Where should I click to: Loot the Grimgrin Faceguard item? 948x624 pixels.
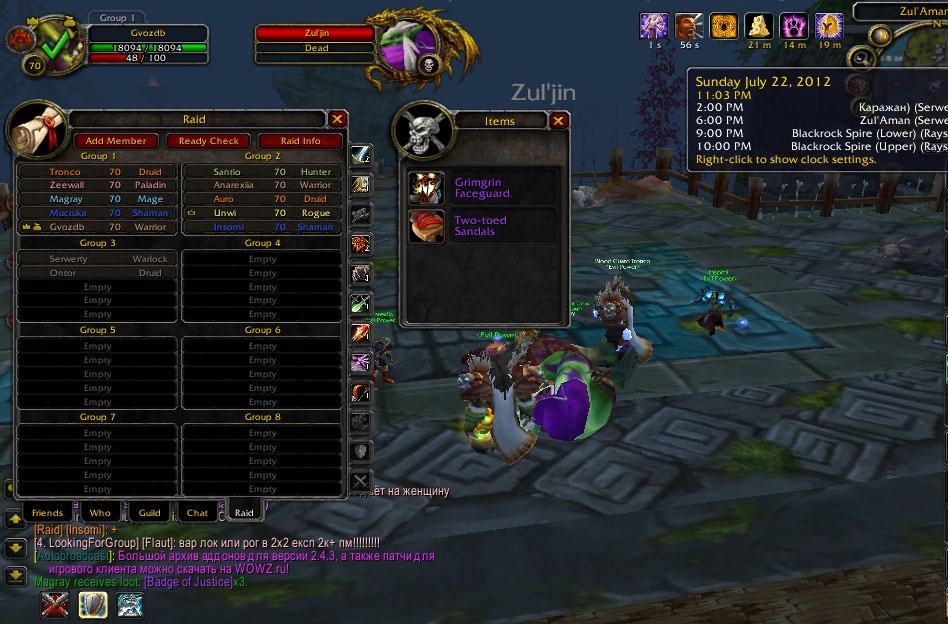coord(483,188)
